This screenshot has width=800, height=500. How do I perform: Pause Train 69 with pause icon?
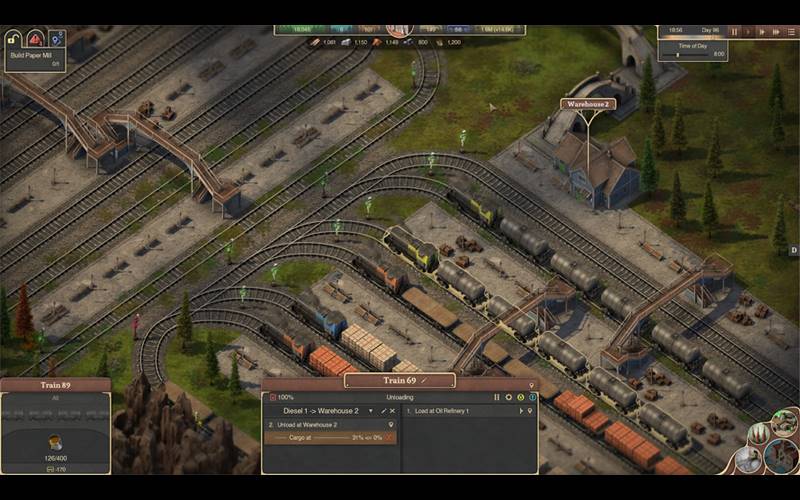point(496,397)
